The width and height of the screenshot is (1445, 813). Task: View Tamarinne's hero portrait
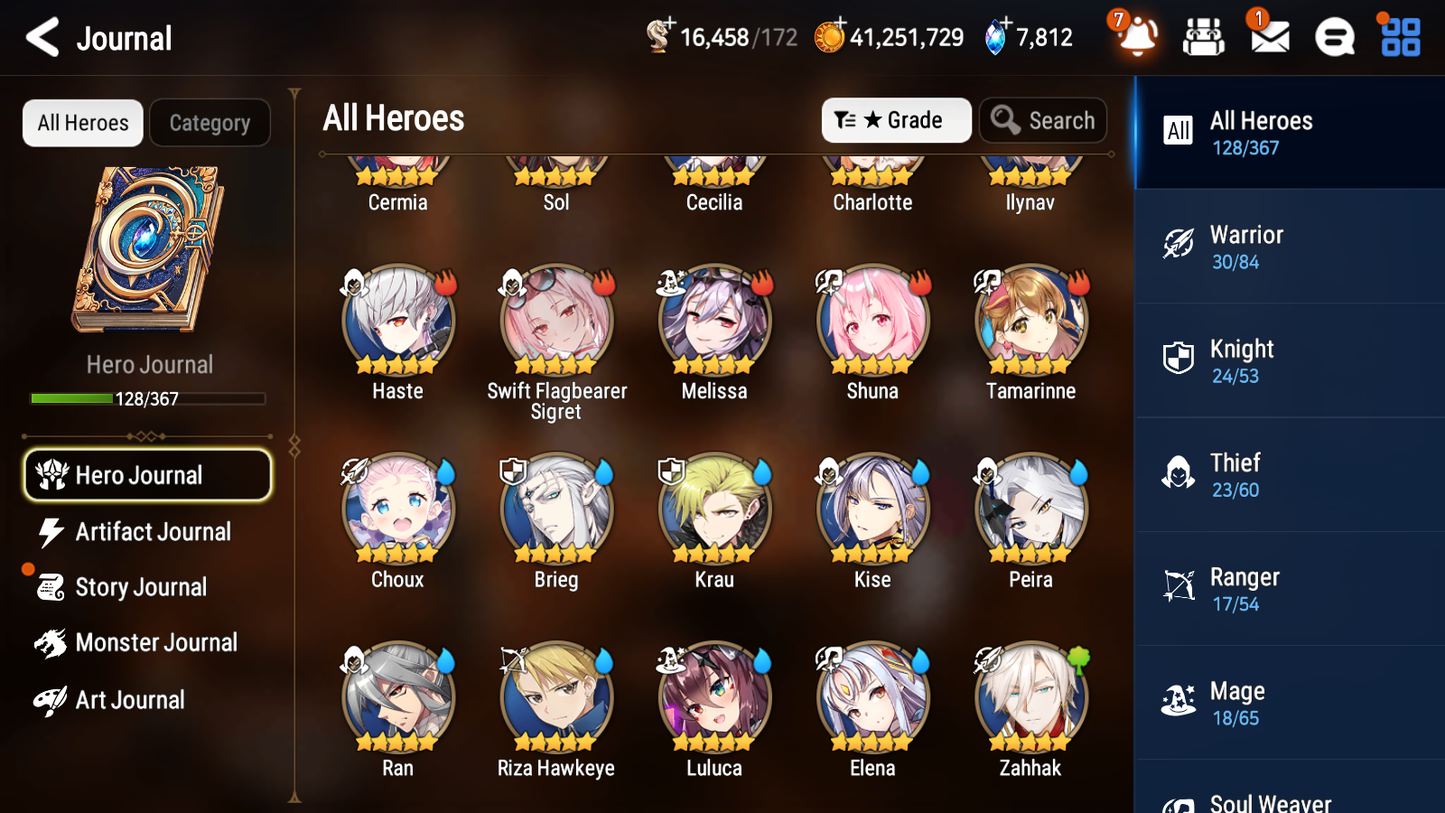[x=1030, y=320]
